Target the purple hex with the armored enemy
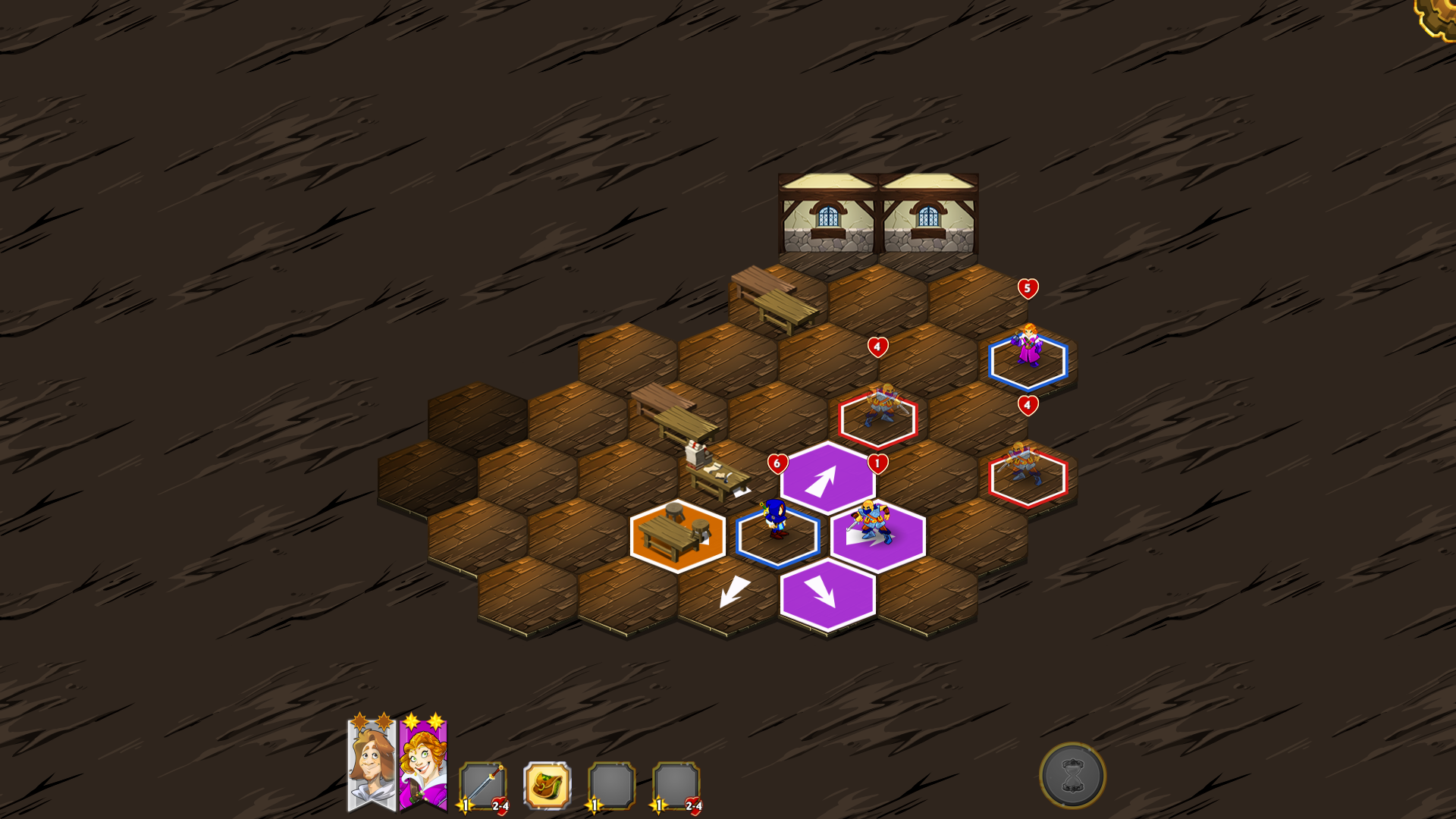1456x819 pixels. (877, 535)
